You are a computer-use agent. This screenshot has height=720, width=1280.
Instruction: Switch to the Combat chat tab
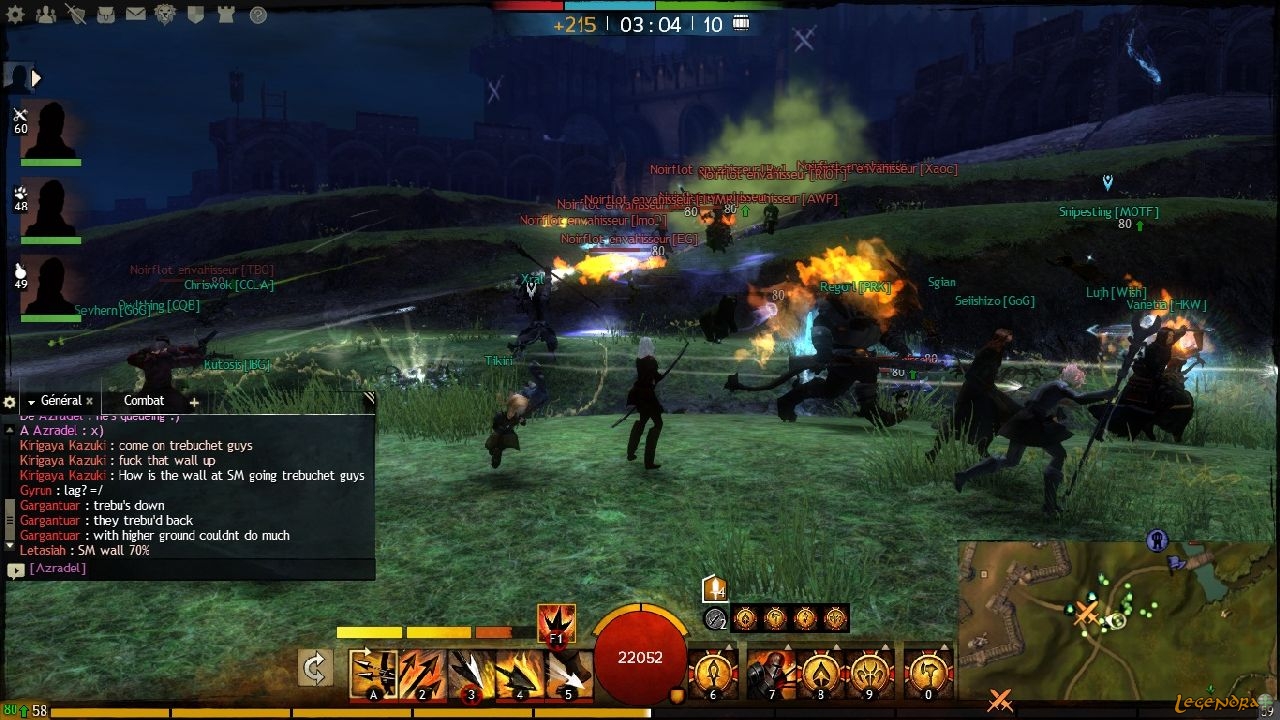coord(144,401)
